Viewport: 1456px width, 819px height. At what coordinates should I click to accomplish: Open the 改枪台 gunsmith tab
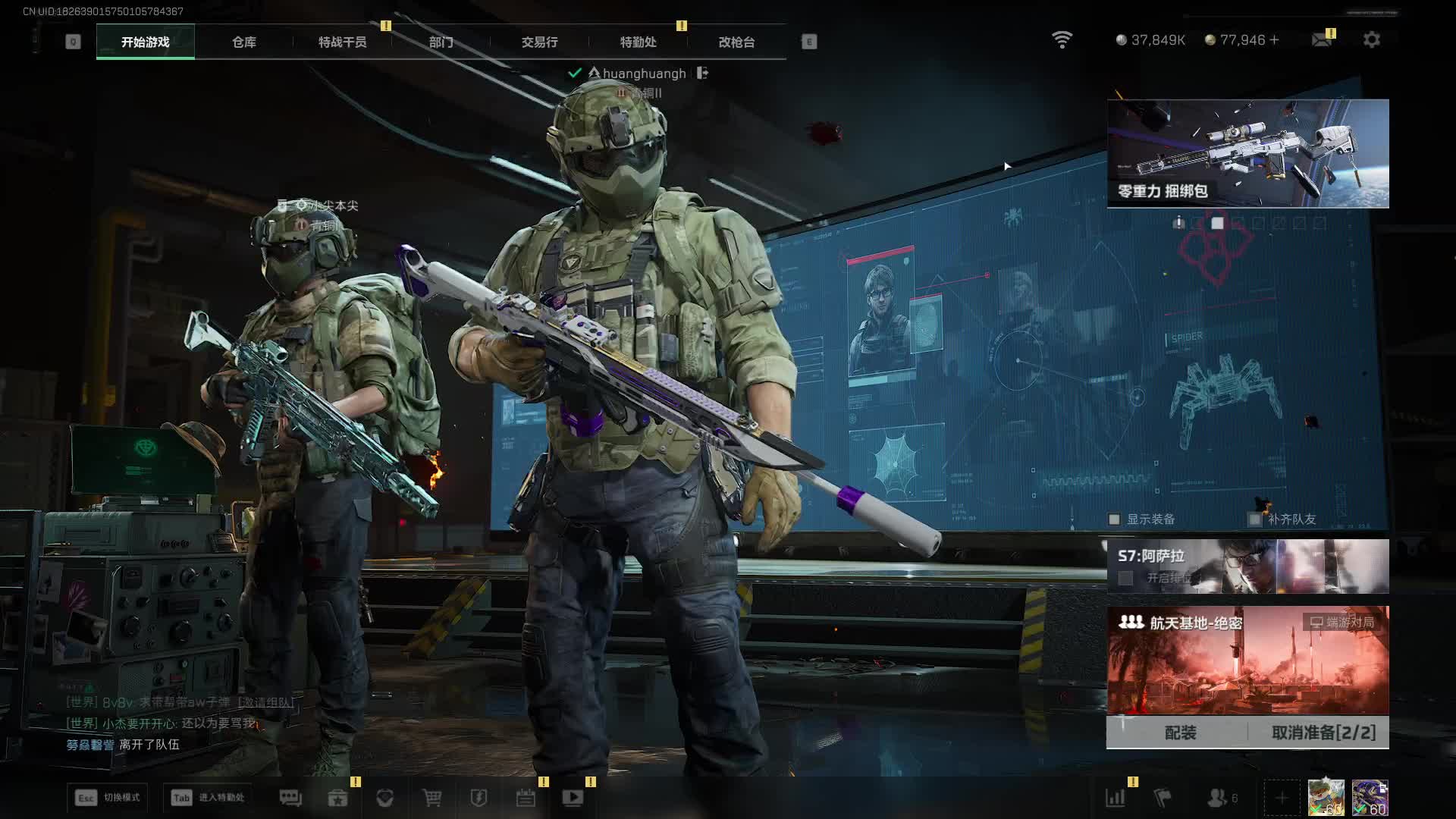(x=736, y=42)
